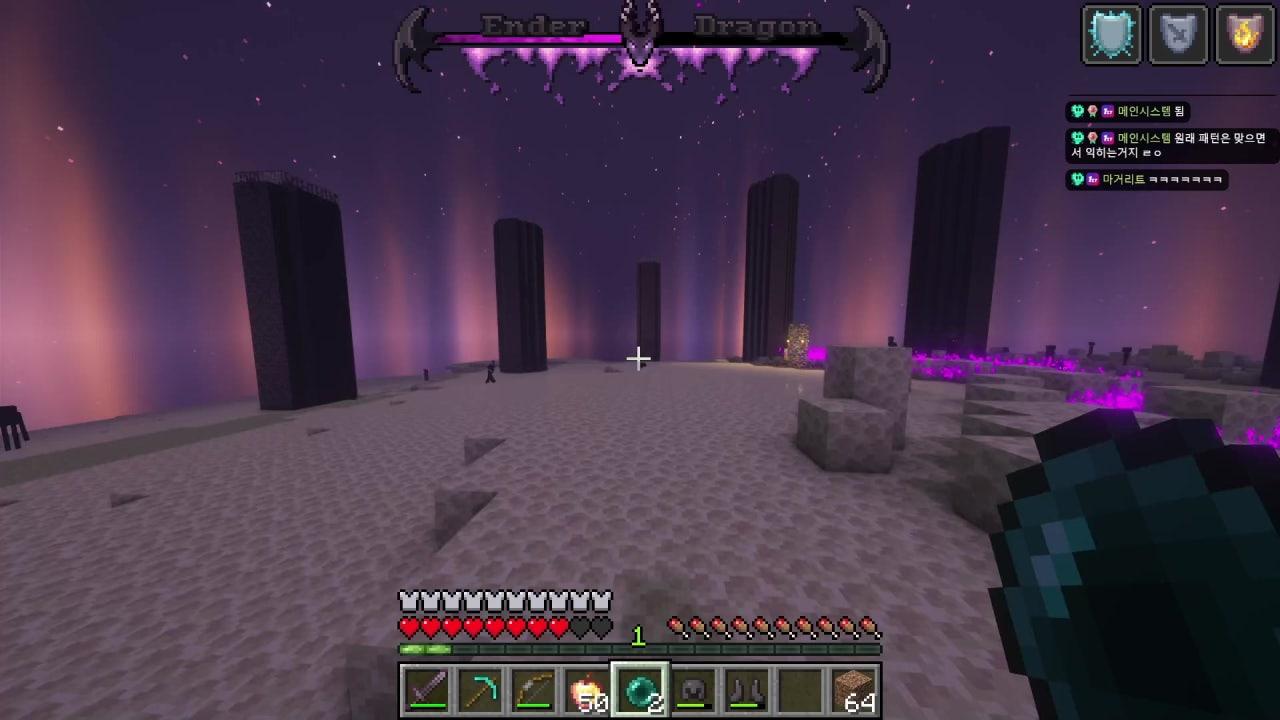Choose the diamond pickaxe slot
Screen dimensions: 1280x720
tap(480, 690)
